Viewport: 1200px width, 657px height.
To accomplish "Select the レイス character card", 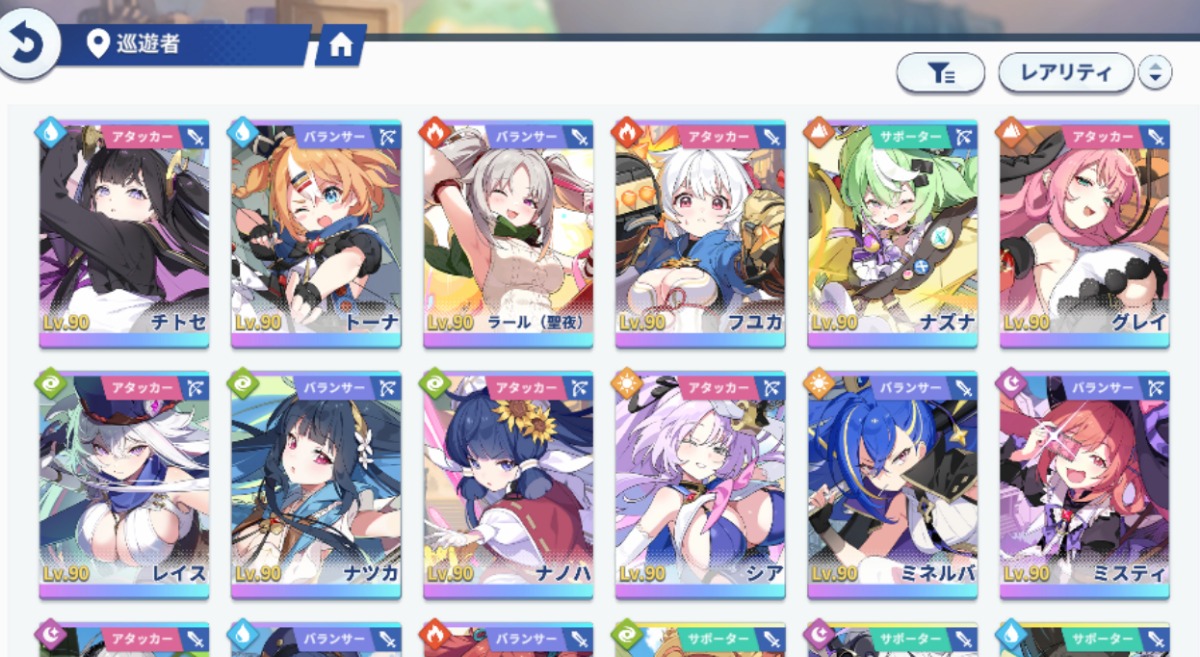I will pyautogui.click(x=124, y=486).
